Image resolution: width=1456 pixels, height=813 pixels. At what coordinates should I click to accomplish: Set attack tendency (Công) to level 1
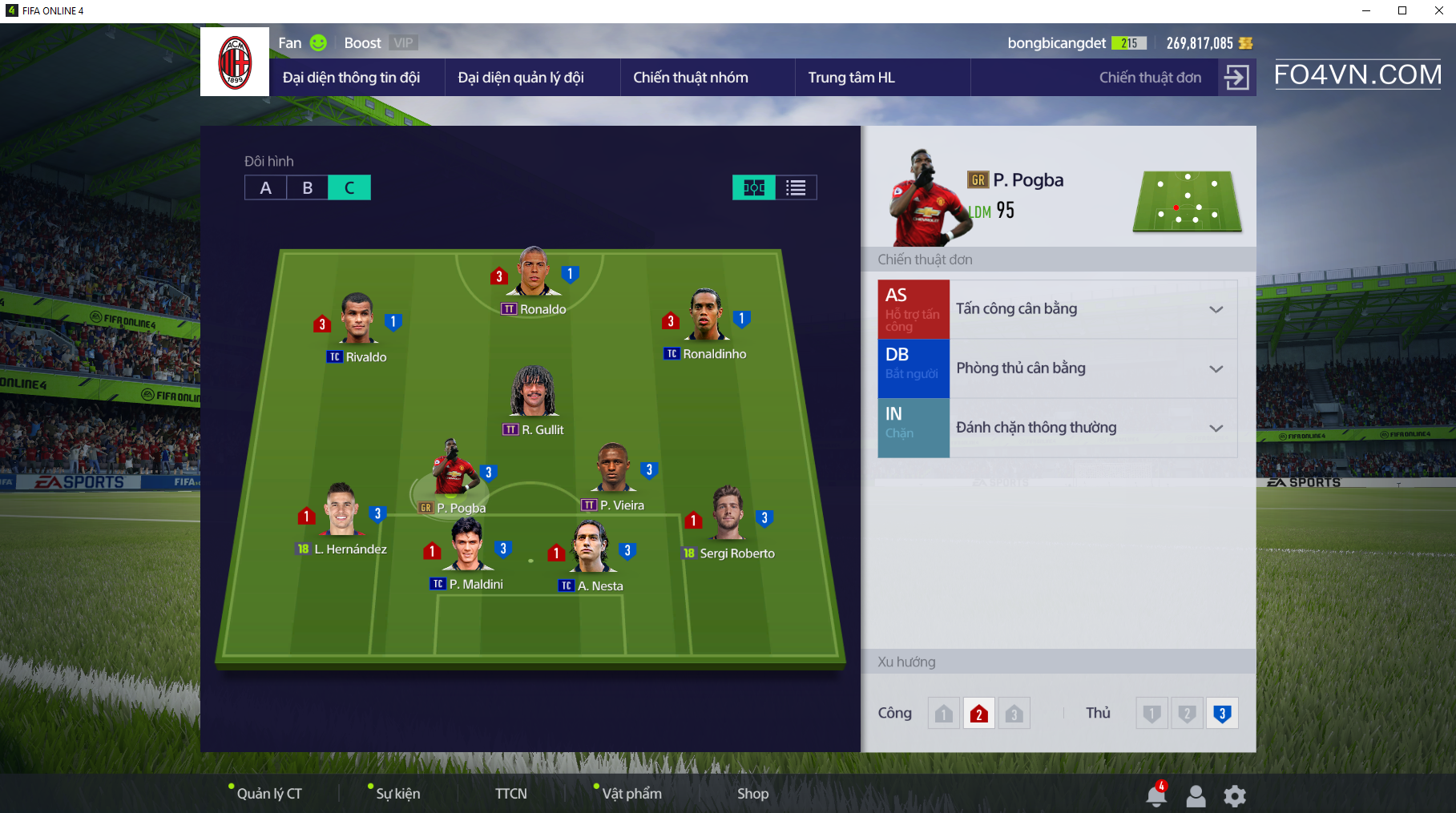coord(944,714)
